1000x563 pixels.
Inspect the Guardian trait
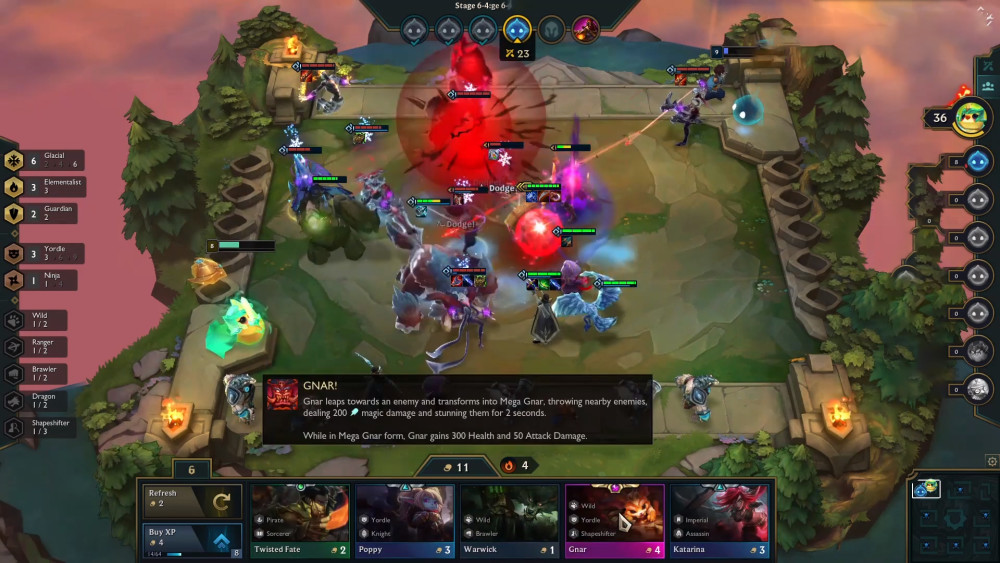point(45,212)
